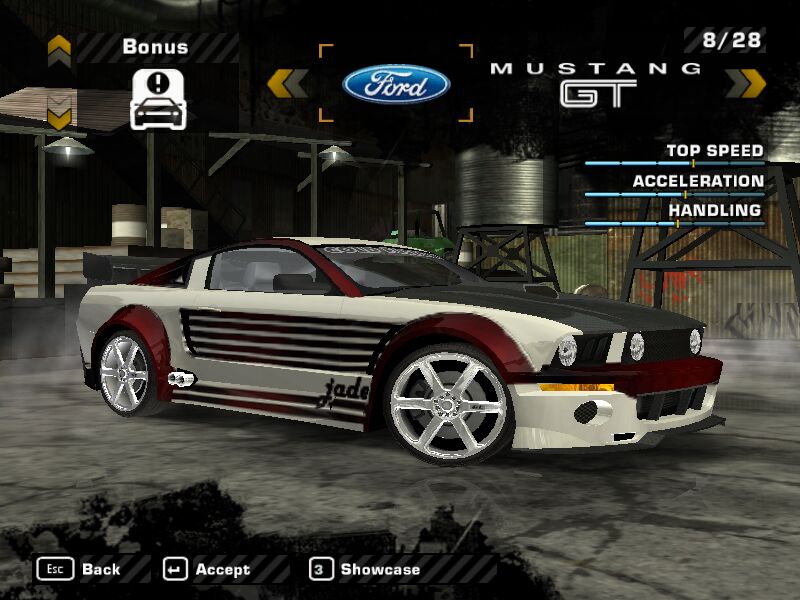The width and height of the screenshot is (800, 600).
Task: Open Showcase view for this car
Action: 366,569
